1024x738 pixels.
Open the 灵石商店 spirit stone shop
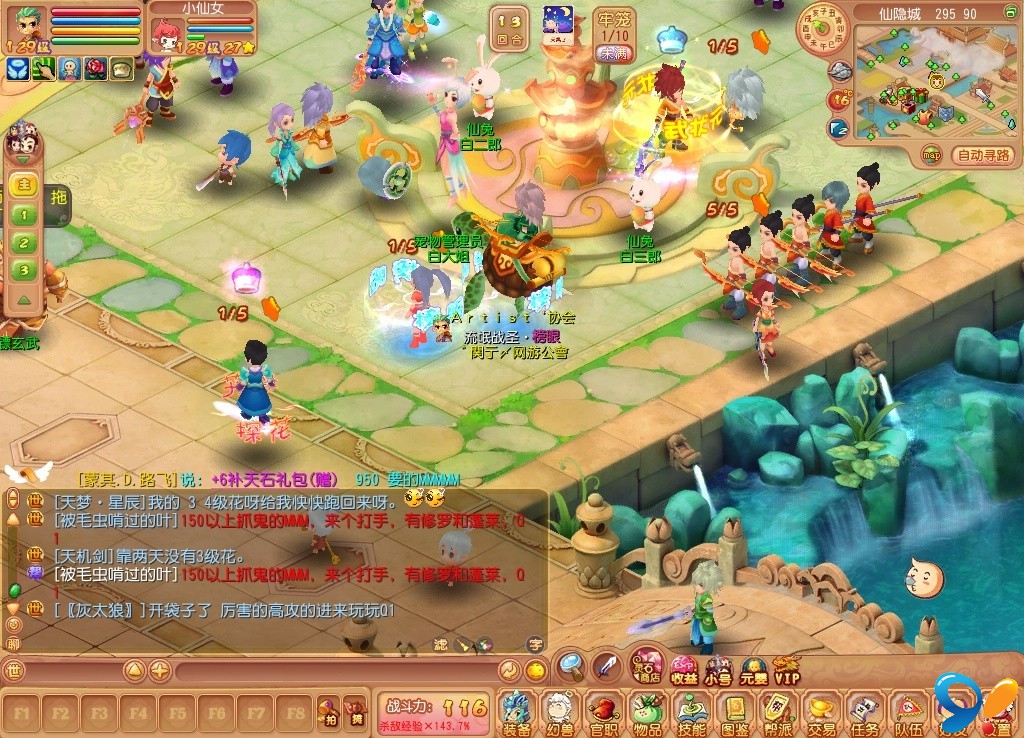648,665
